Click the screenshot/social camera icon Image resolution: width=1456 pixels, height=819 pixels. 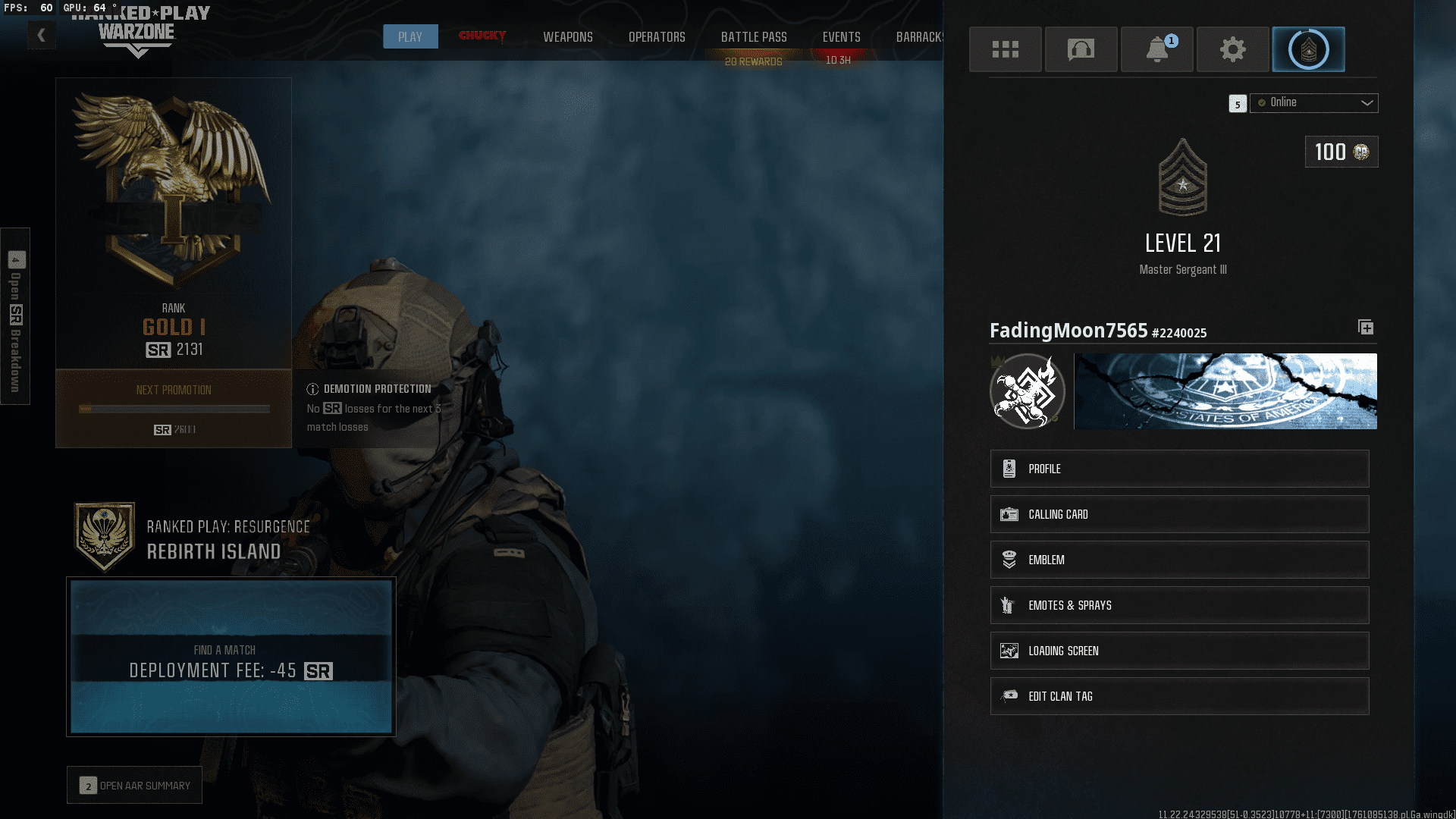pos(1081,49)
